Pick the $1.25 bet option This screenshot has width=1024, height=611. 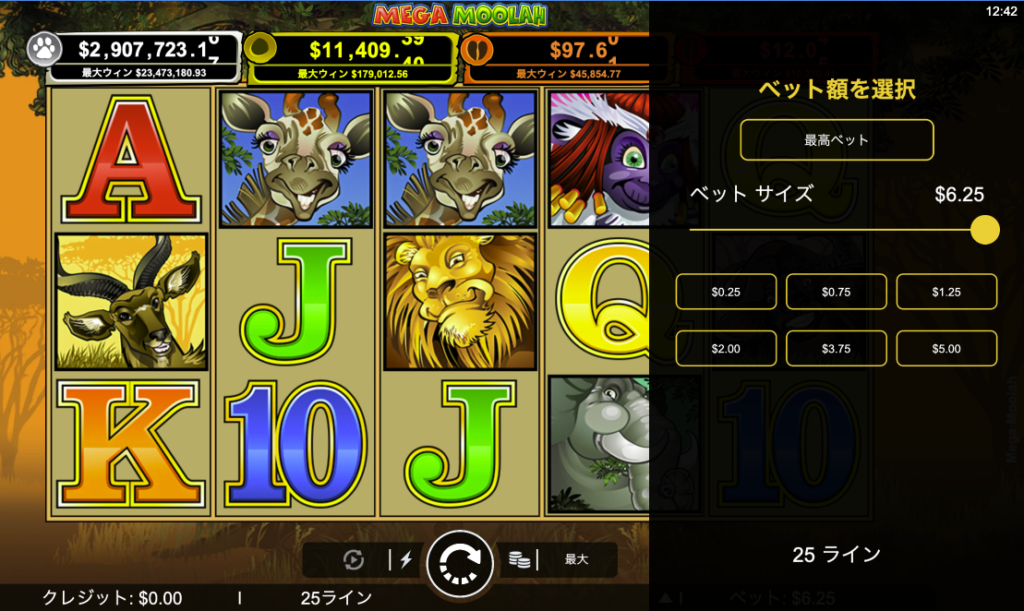[946, 292]
